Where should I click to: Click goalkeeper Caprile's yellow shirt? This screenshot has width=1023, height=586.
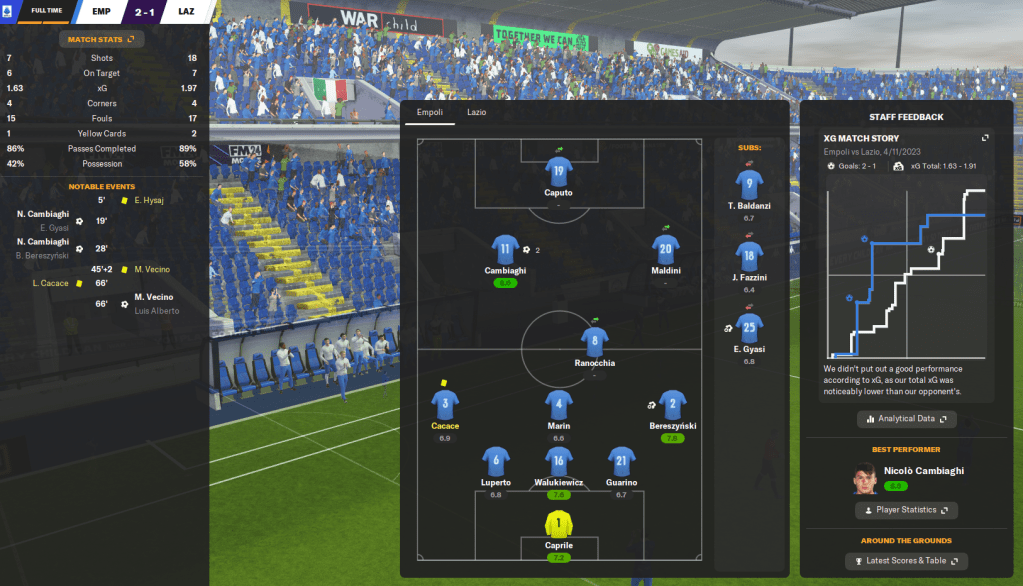click(x=559, y=525)
